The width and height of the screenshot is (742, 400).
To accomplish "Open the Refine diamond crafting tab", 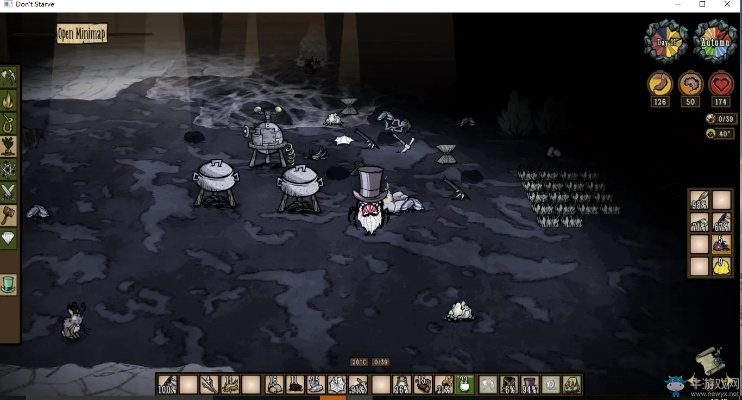I will (9, 238).
